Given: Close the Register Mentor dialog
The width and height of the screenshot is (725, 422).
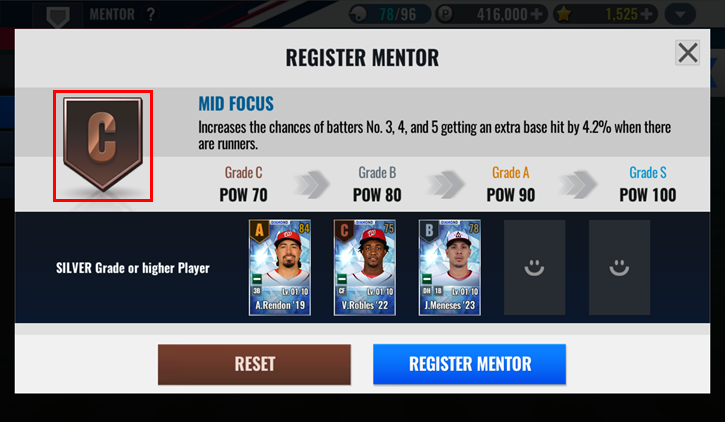Looking at the screenshot, I should [687, 53].
